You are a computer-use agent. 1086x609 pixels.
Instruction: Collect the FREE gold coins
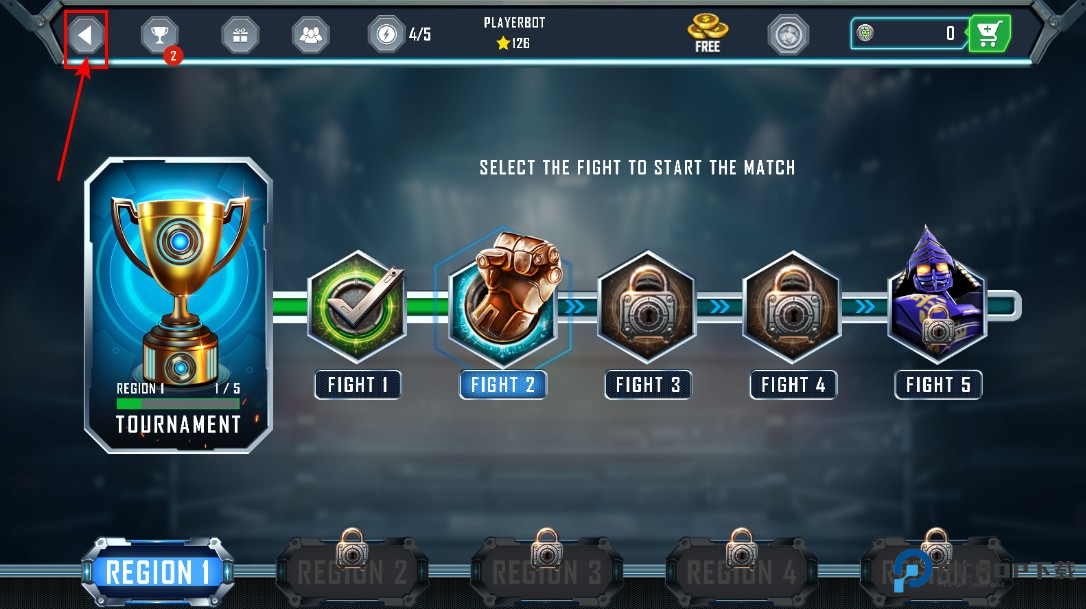pyautogui.click(x=707, y=32)
